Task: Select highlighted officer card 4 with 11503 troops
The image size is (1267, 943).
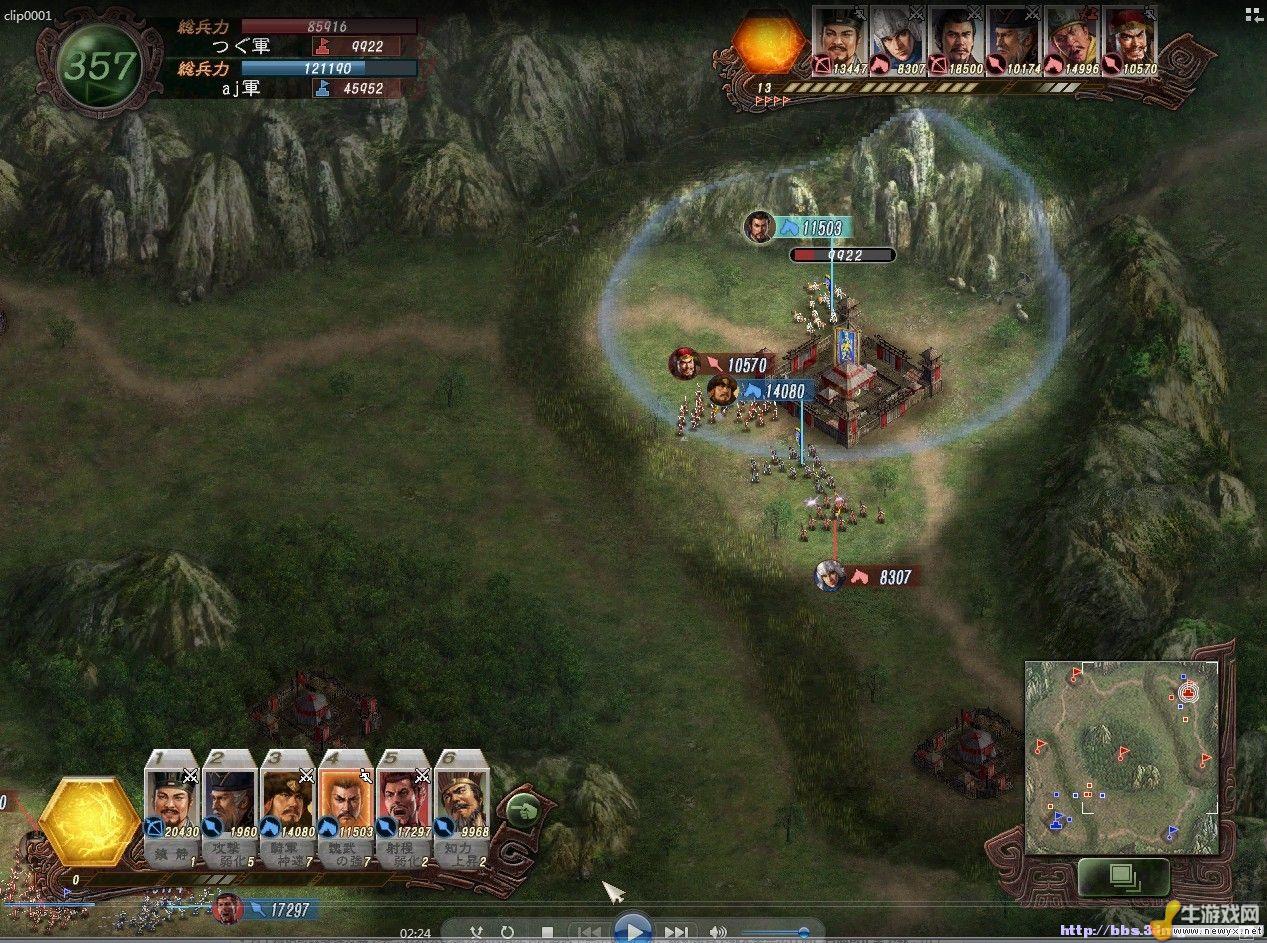Action: pos(346,807)
